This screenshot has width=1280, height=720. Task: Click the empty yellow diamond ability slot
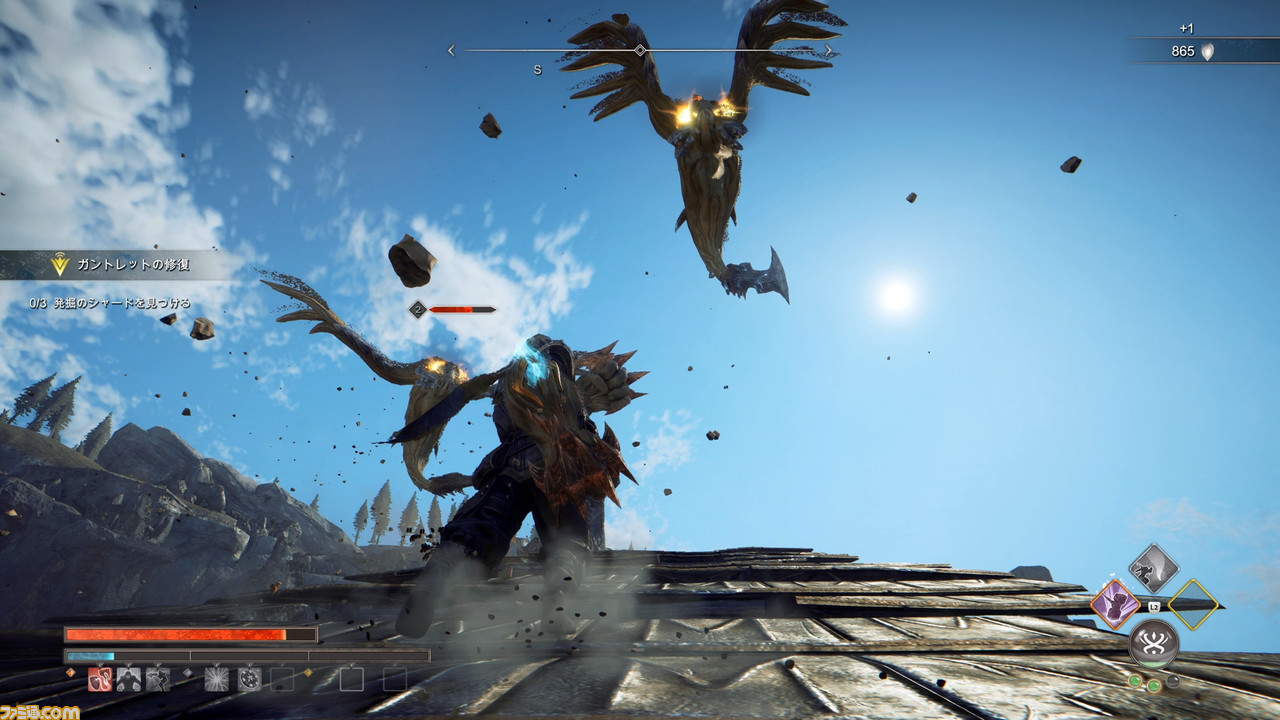1193,604
